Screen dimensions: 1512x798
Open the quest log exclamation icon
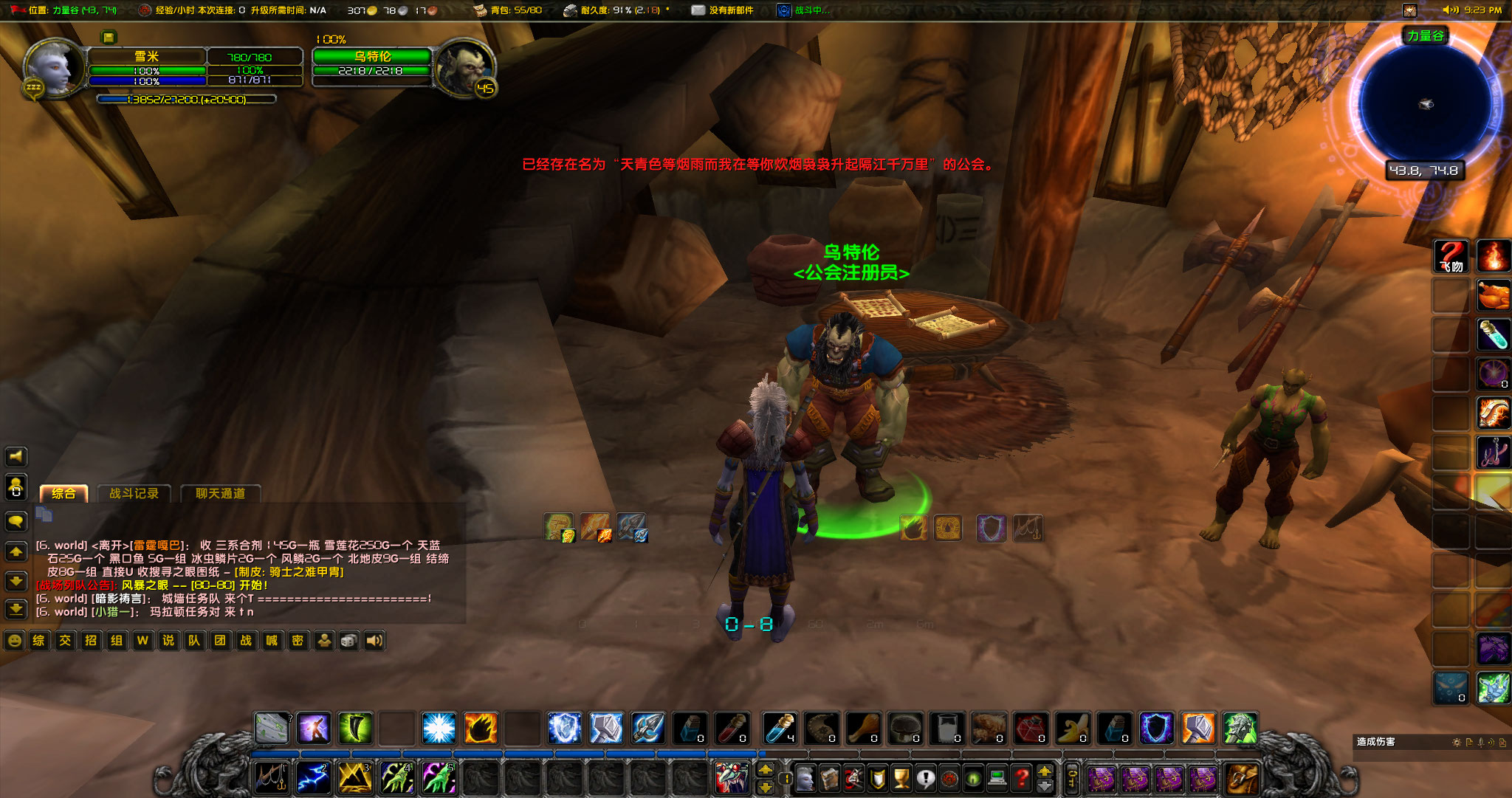[x=926, y=779]
